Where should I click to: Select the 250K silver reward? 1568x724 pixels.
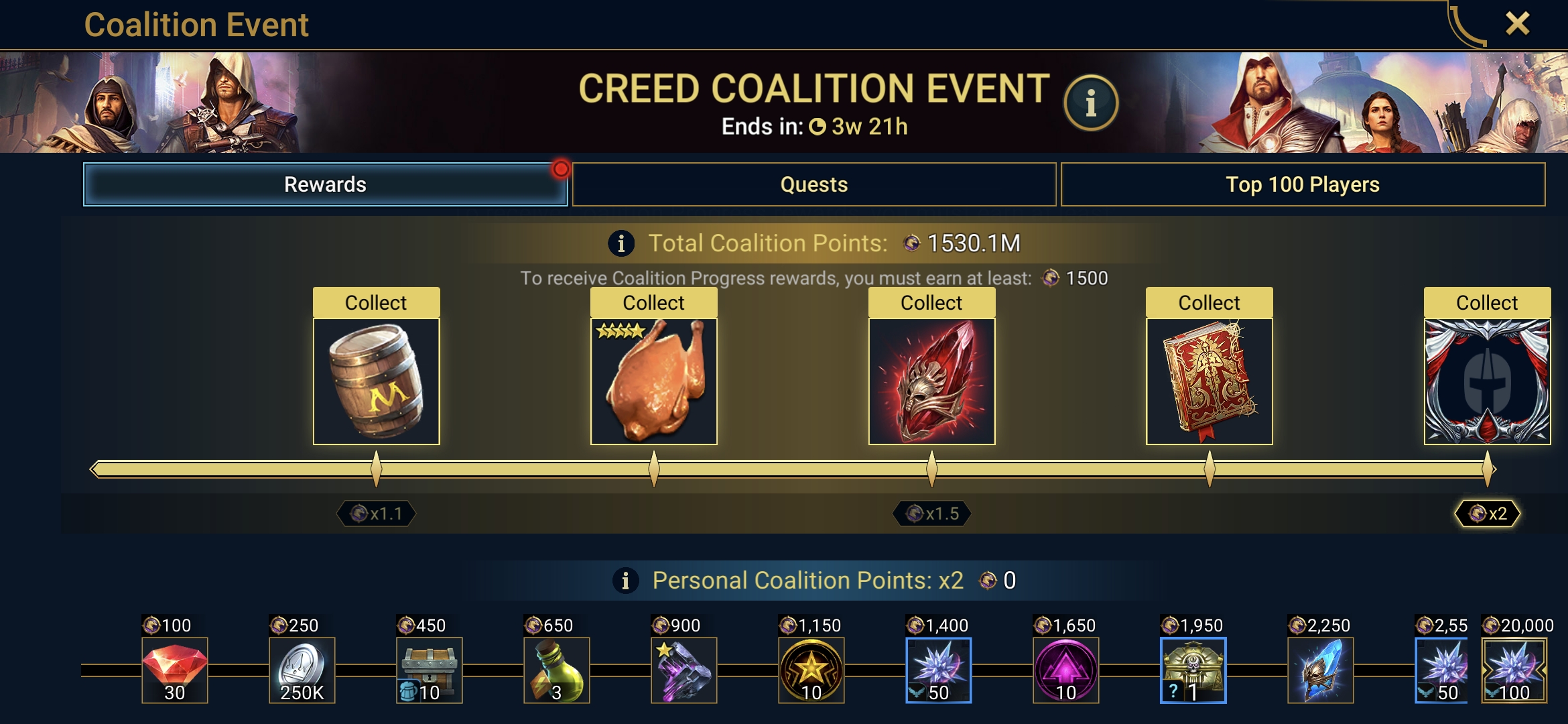tap(302, 670)
